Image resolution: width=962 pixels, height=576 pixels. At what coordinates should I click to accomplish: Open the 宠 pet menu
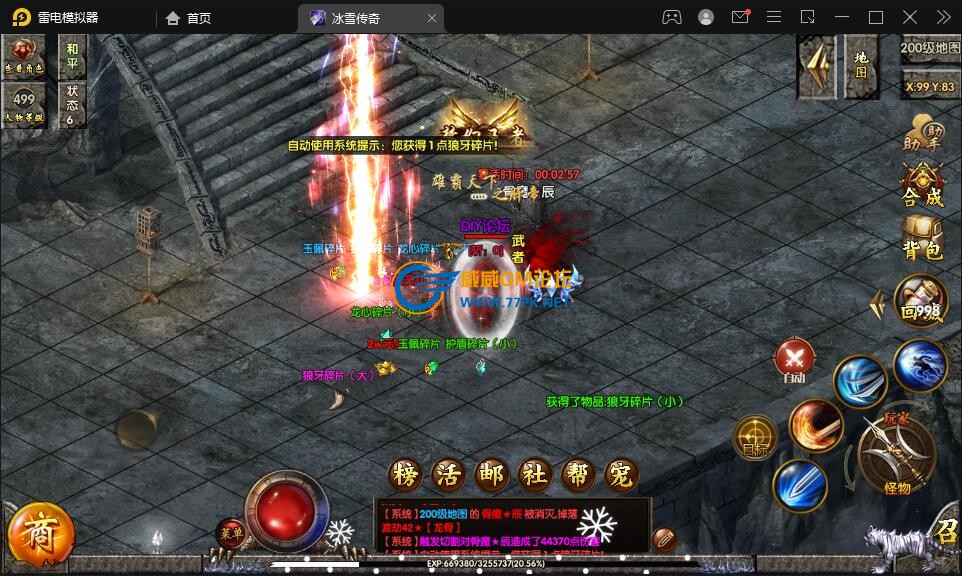pyautogui.click(x=621, y=475)
